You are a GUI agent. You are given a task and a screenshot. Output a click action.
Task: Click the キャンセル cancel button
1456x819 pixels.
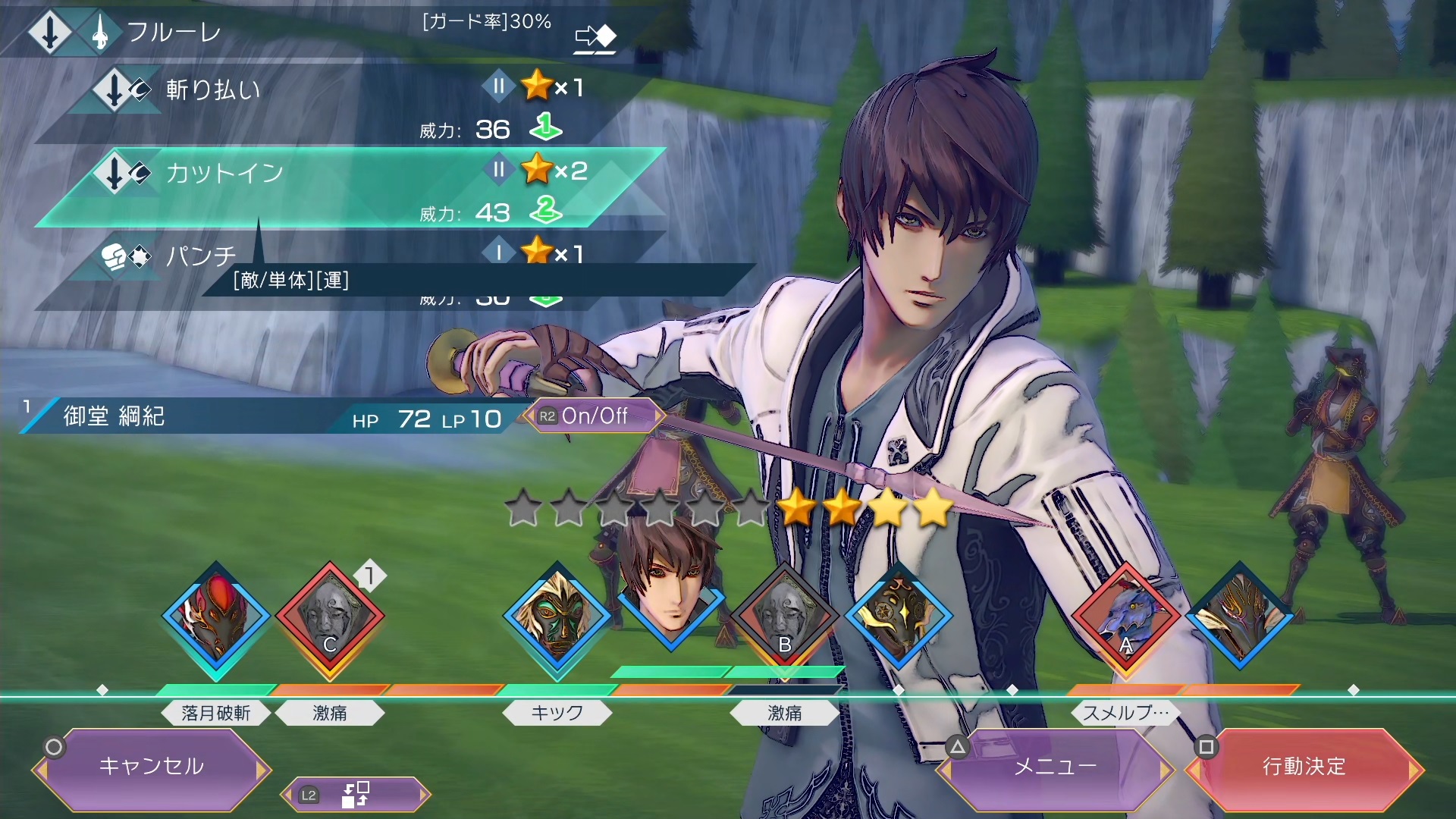(x=152, y=767)
